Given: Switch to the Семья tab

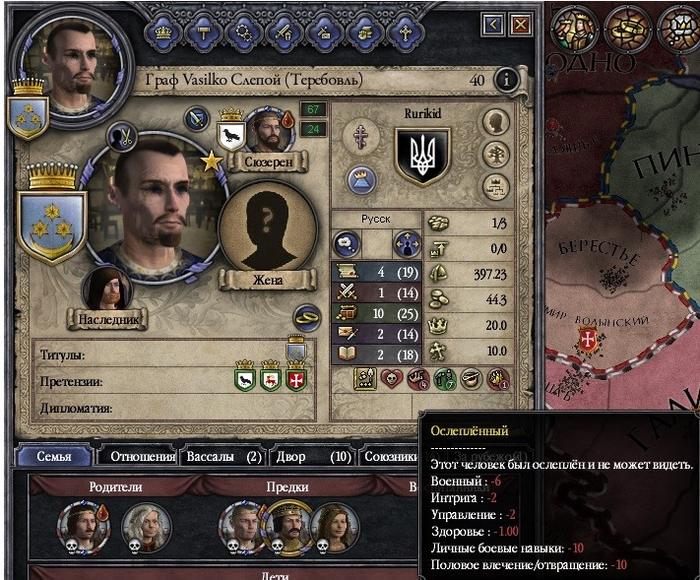Looking at the screenshot, I should [54, 457].
